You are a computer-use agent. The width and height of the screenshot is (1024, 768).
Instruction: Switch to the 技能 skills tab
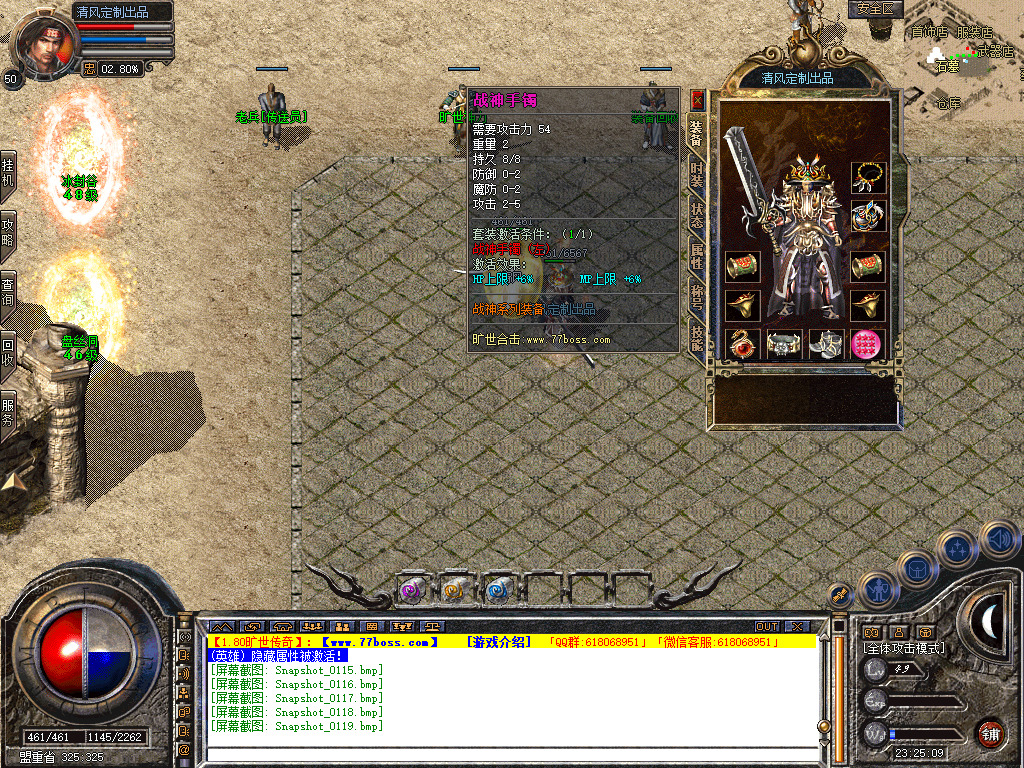(697, 336)
